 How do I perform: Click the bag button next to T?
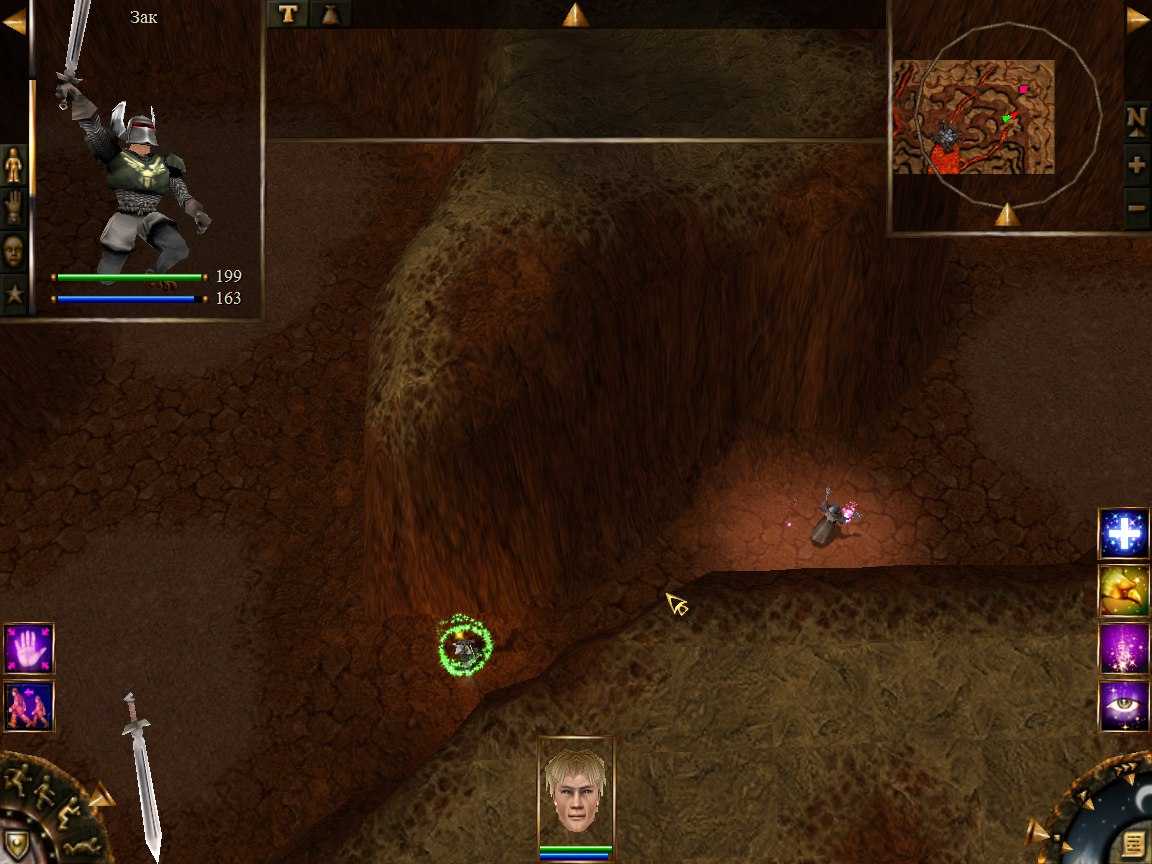click(x=330, y=14)
